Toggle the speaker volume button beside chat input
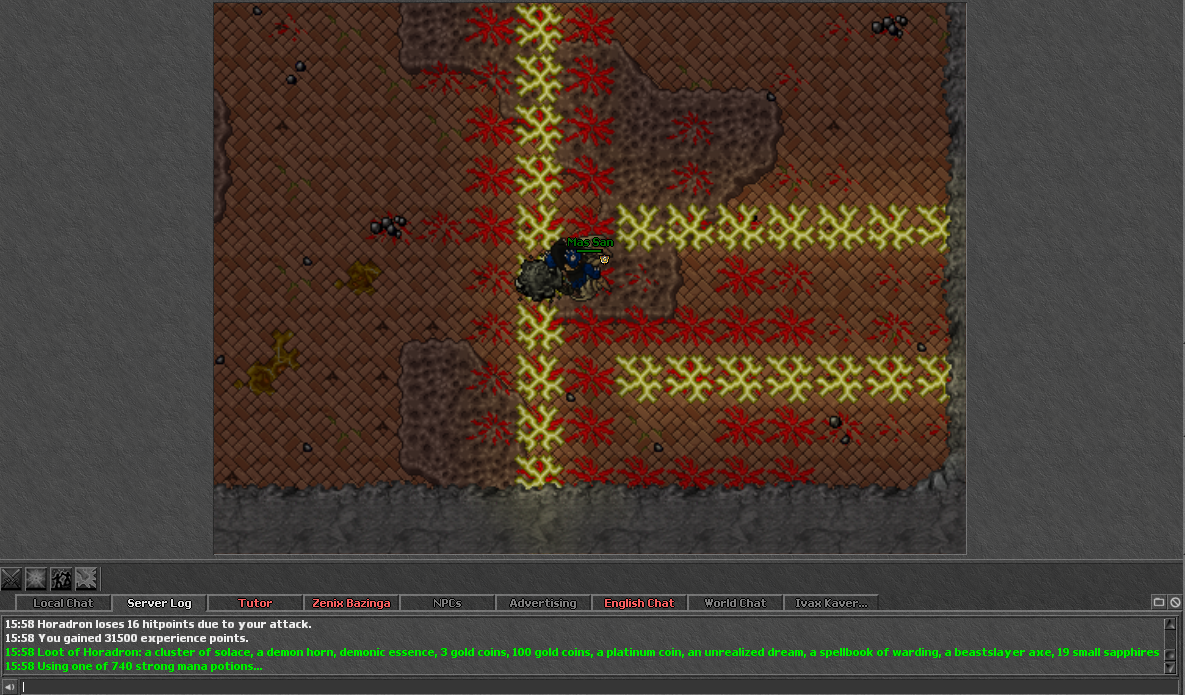The width and height of the screenshot is (1185, 695). [x=10, y=686]
